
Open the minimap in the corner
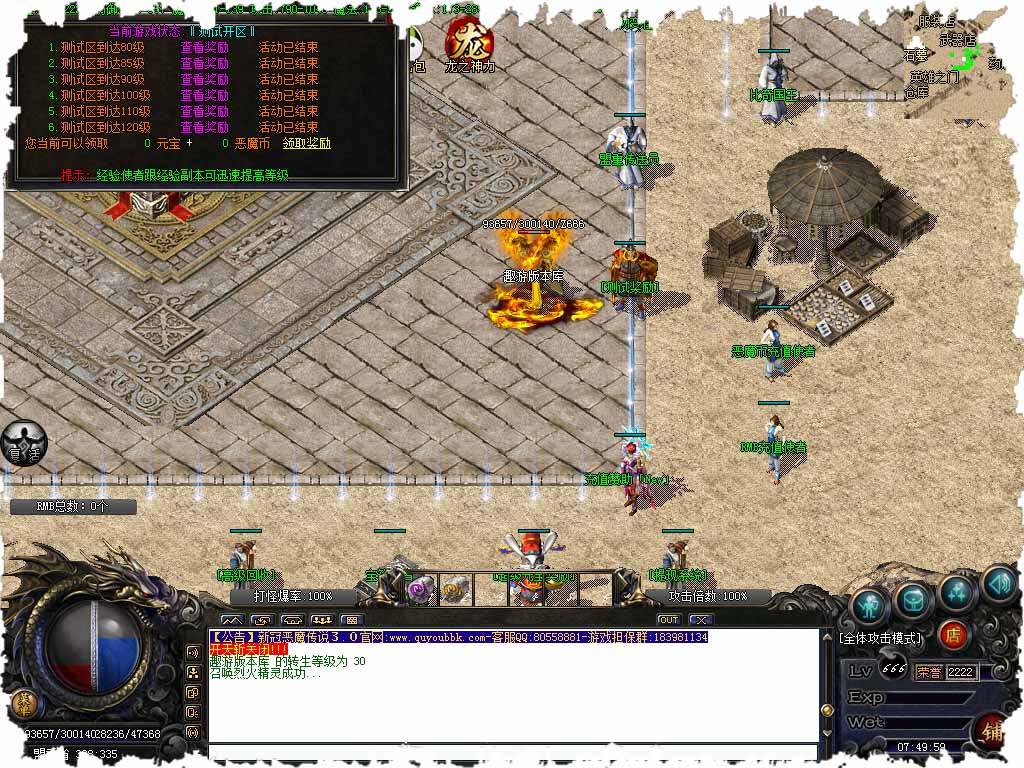pyautogui.click(x=961, y=58)
